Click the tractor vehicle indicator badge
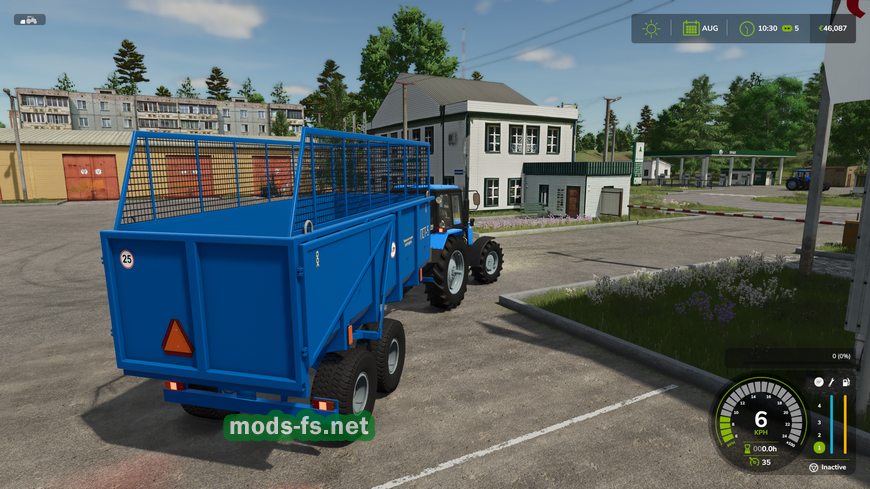Viewport: 870px width, 489px height. (x=29, y=19)
